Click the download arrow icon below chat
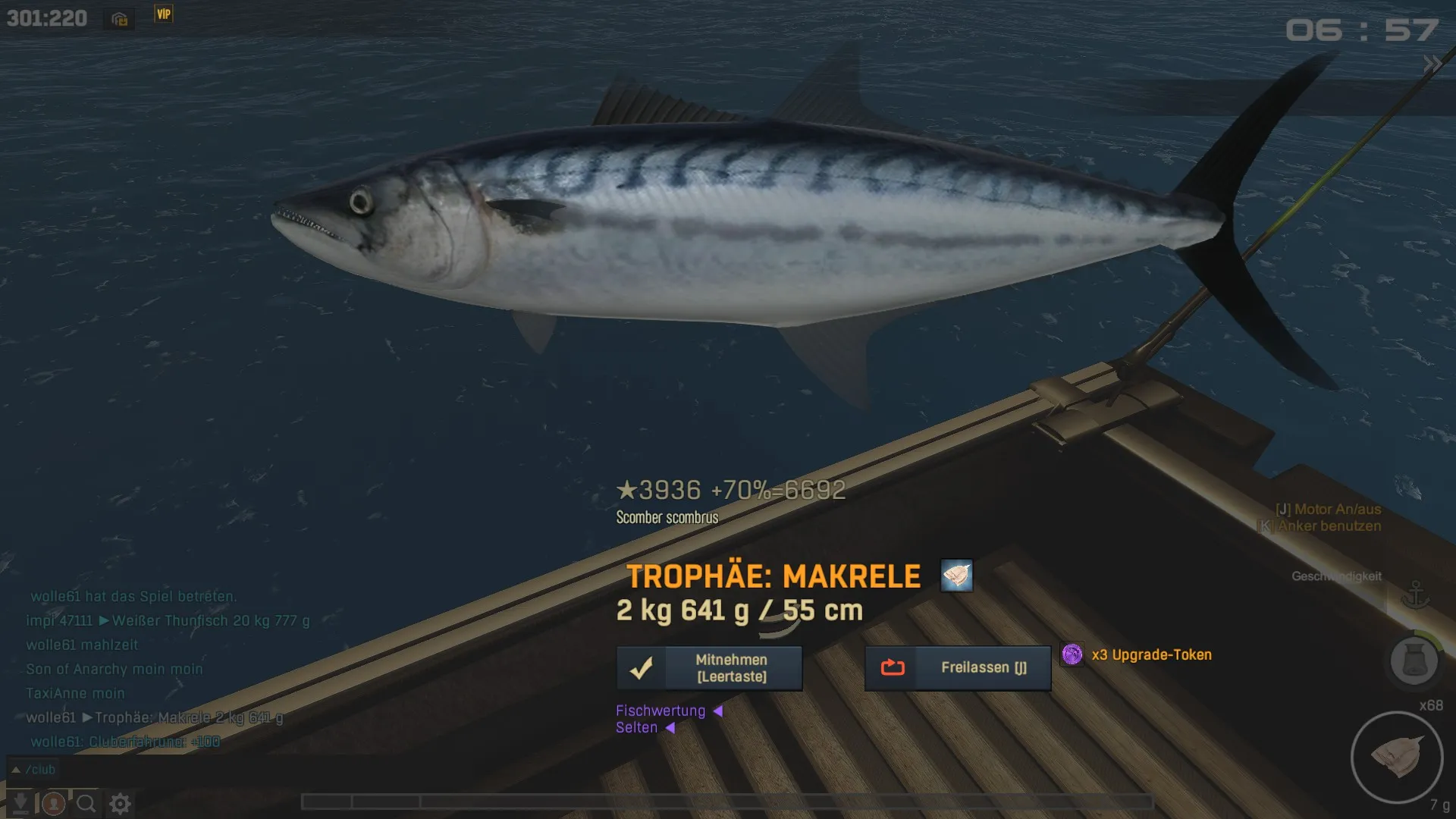 [20, 803]
